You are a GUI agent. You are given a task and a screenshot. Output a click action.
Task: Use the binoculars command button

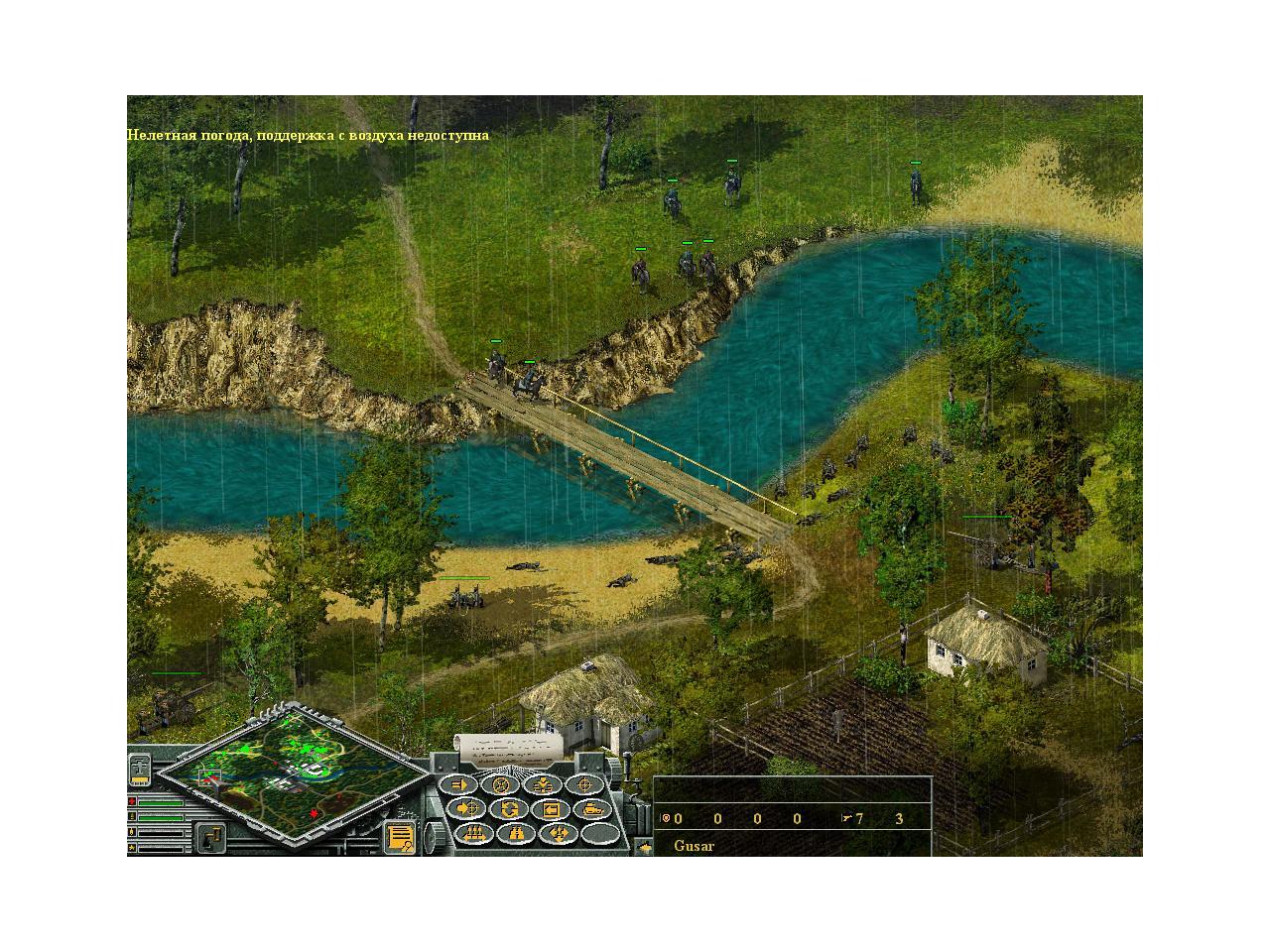[517, 834]
